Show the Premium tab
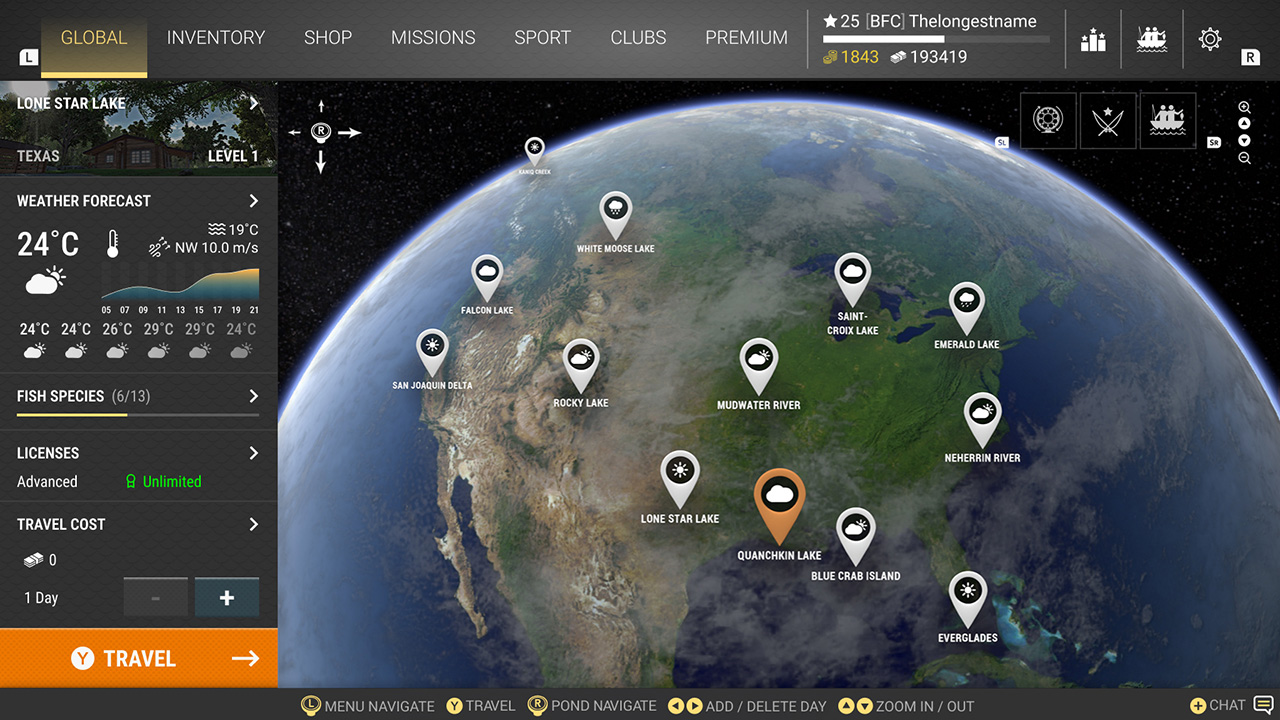The image size is (1280, 720). (x=746, y=38)
